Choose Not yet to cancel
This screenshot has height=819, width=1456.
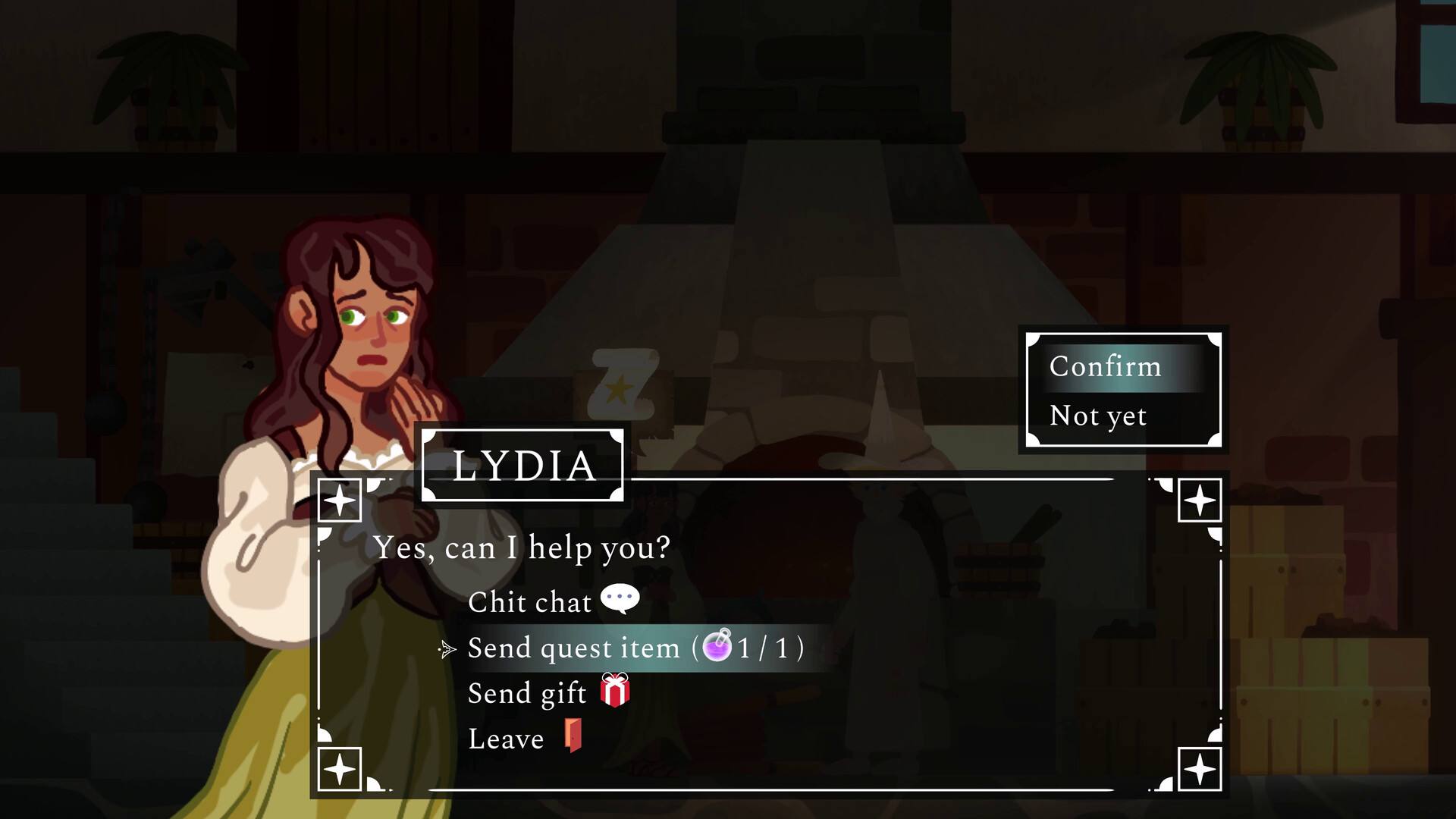[1098, 416]
